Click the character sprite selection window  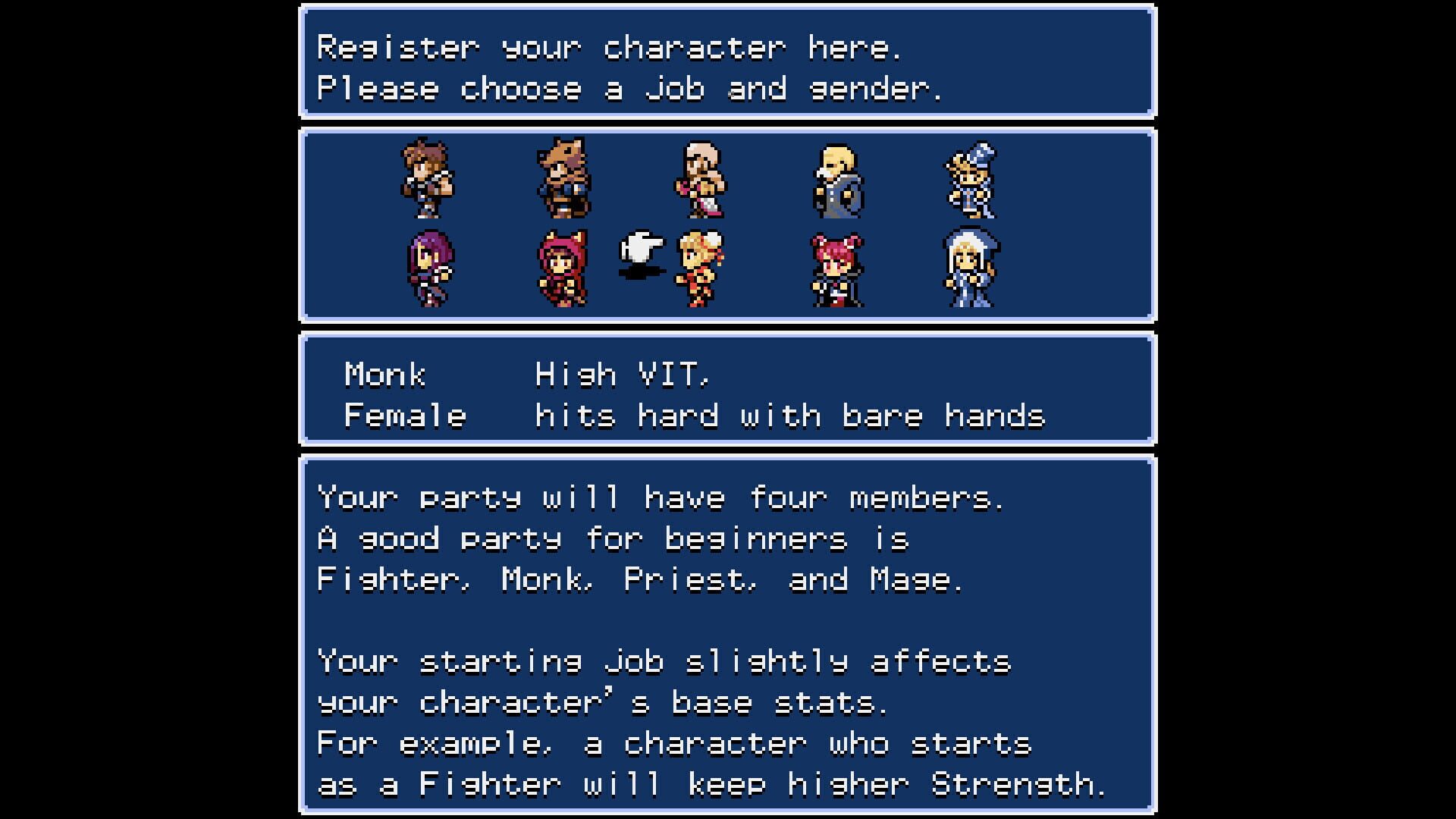coord(728,225)
